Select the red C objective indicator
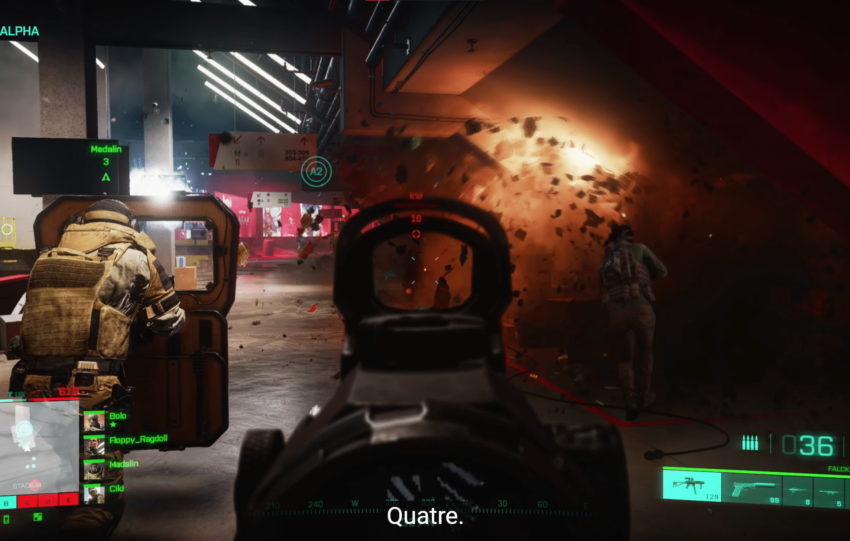 point(29,500)
